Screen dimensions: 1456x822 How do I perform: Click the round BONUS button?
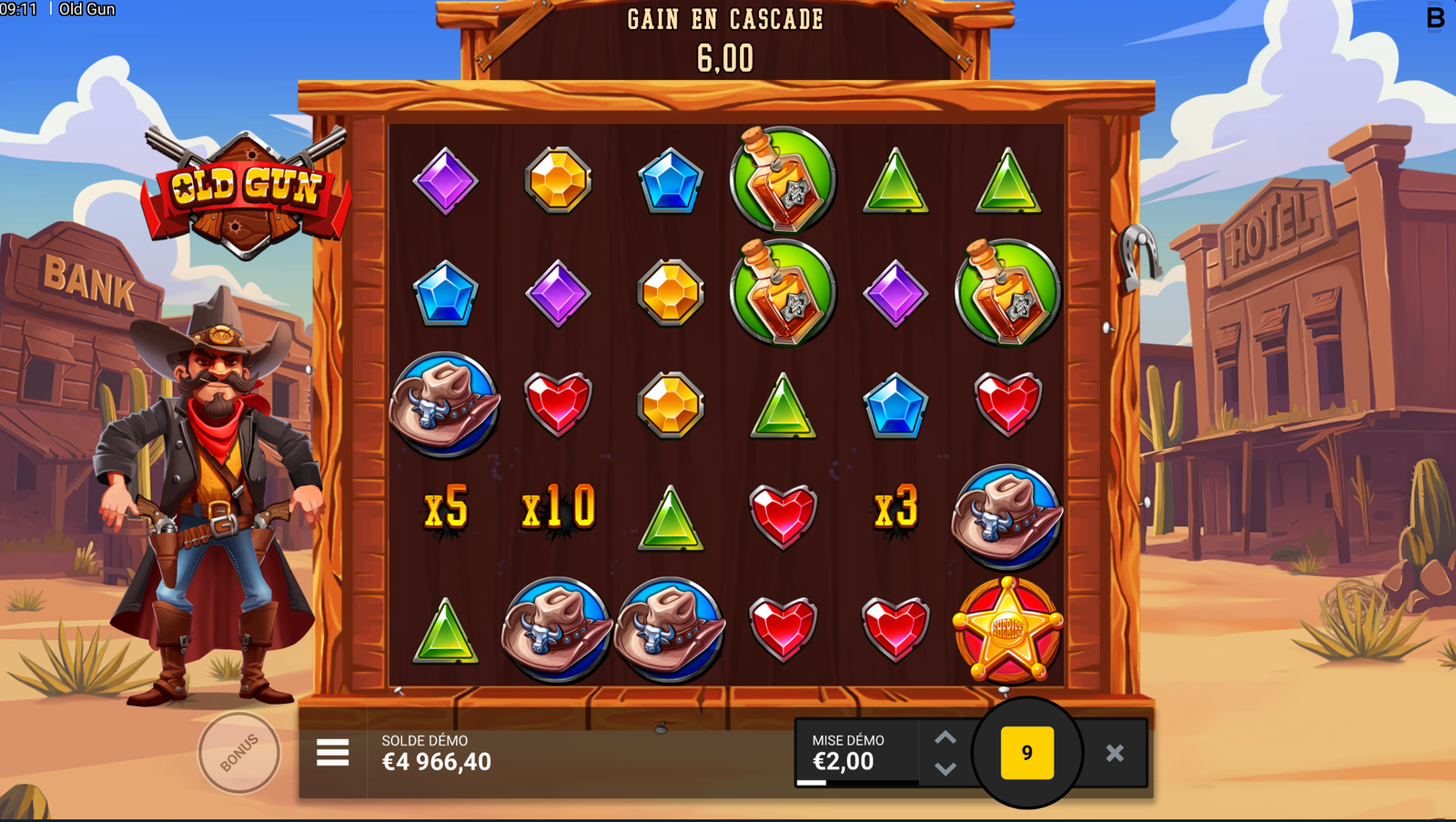pyautogui.click(x=239, y=753)
